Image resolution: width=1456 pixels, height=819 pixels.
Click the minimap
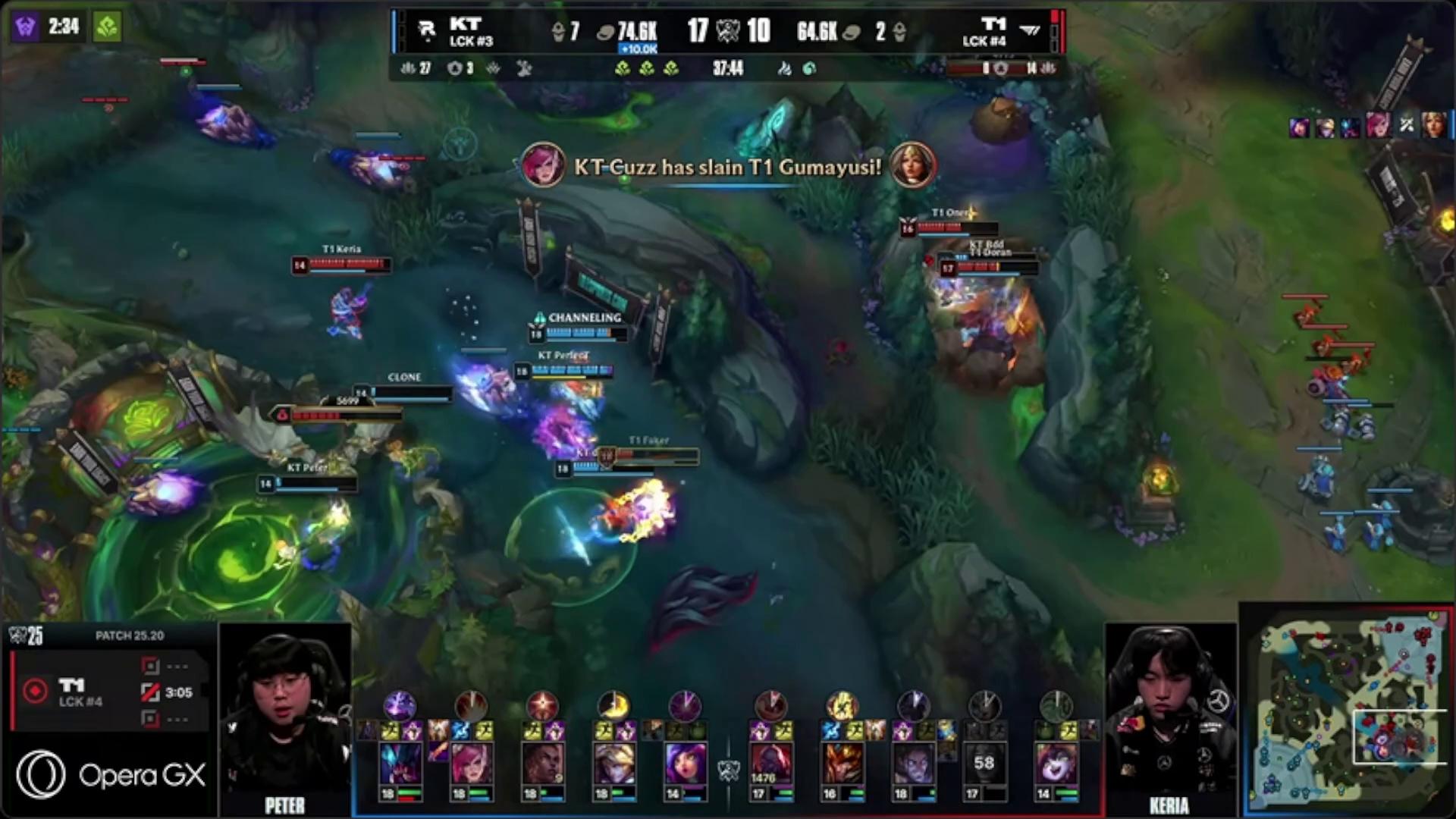click(1346, 711)
